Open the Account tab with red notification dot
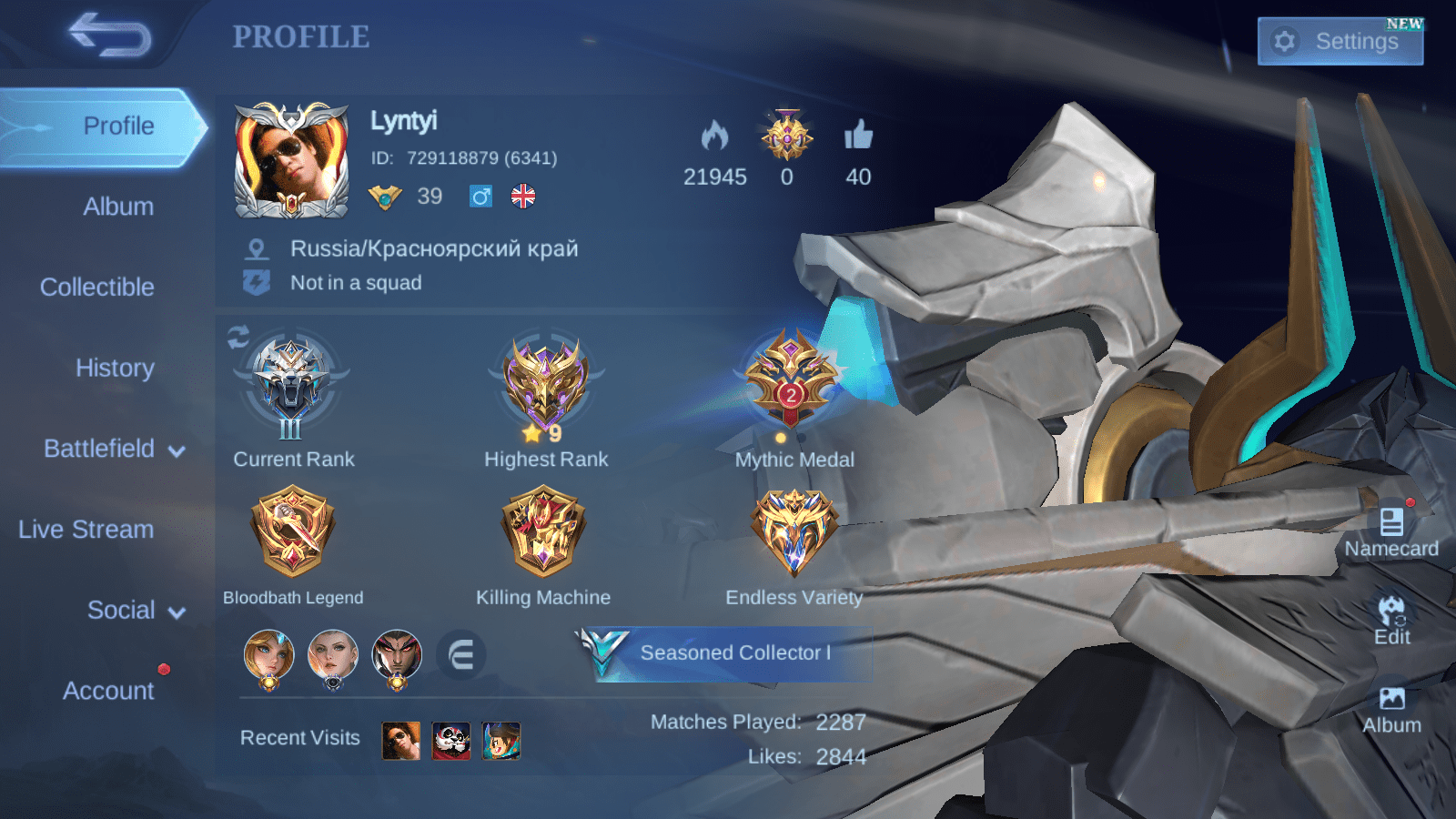The height and width of the screenshot is (819, 1456). (108, 691)
